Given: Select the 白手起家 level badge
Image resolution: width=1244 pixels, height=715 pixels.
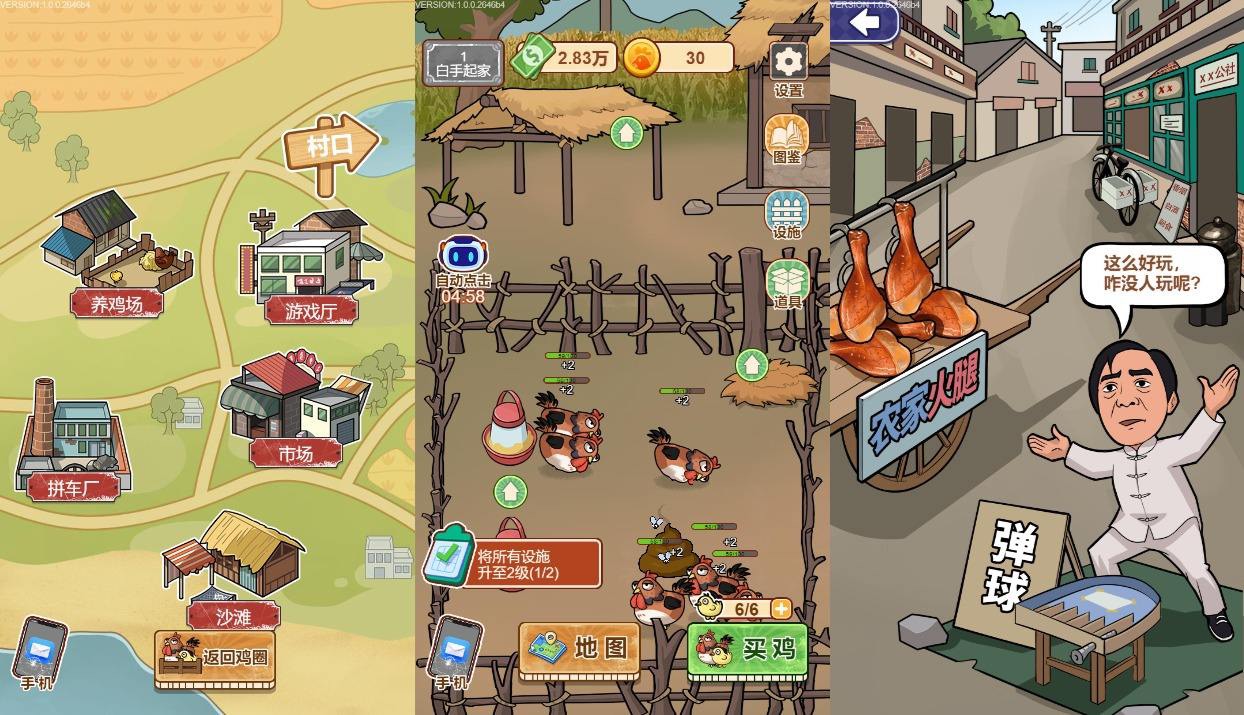Looking at the screenshot, I should point(462,63).
